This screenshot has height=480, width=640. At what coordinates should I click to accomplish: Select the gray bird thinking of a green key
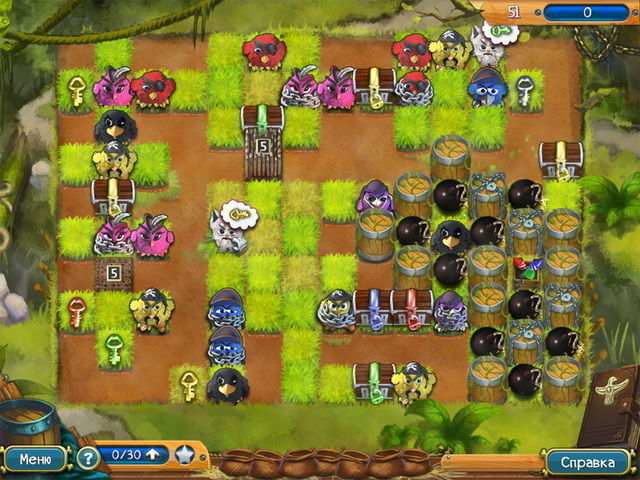[488, 47]
